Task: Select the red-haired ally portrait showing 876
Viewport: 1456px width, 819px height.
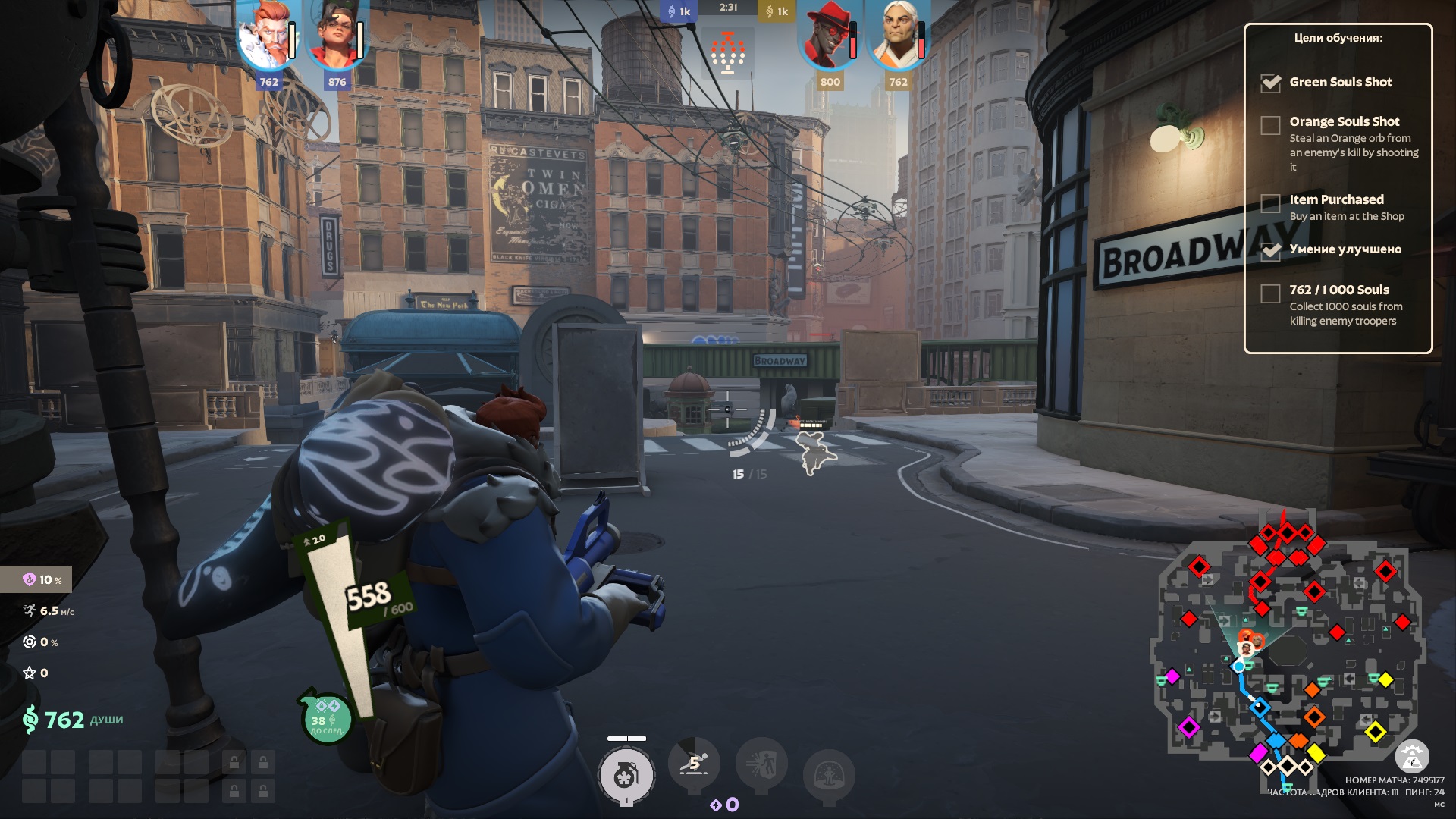Action: 334,36
